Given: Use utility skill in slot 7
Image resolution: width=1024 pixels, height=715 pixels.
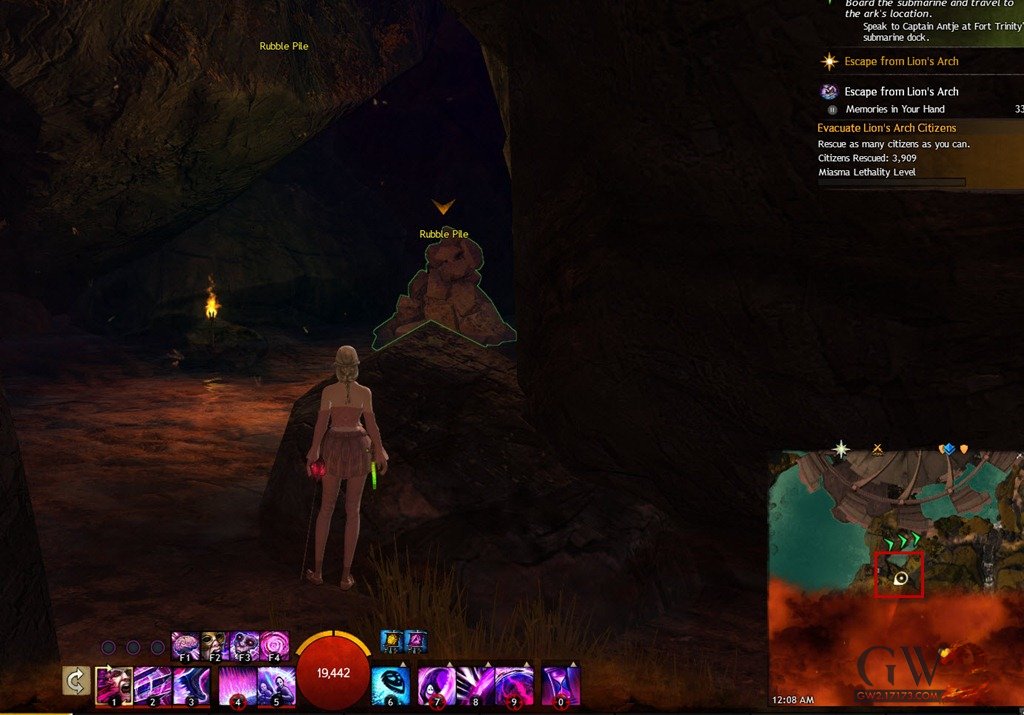Looking at the screenshot, I should (437, 685).
